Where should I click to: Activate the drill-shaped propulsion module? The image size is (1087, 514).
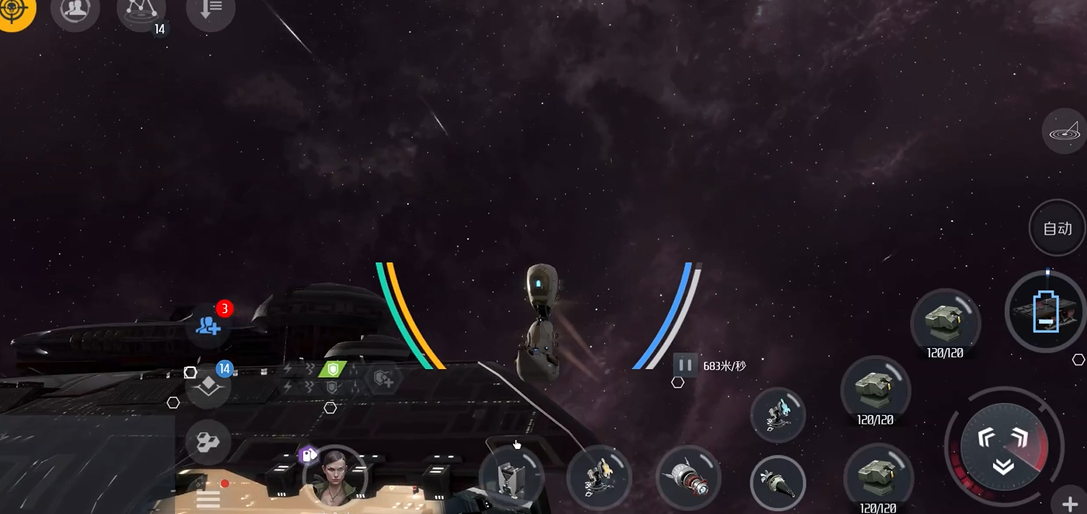777,484
